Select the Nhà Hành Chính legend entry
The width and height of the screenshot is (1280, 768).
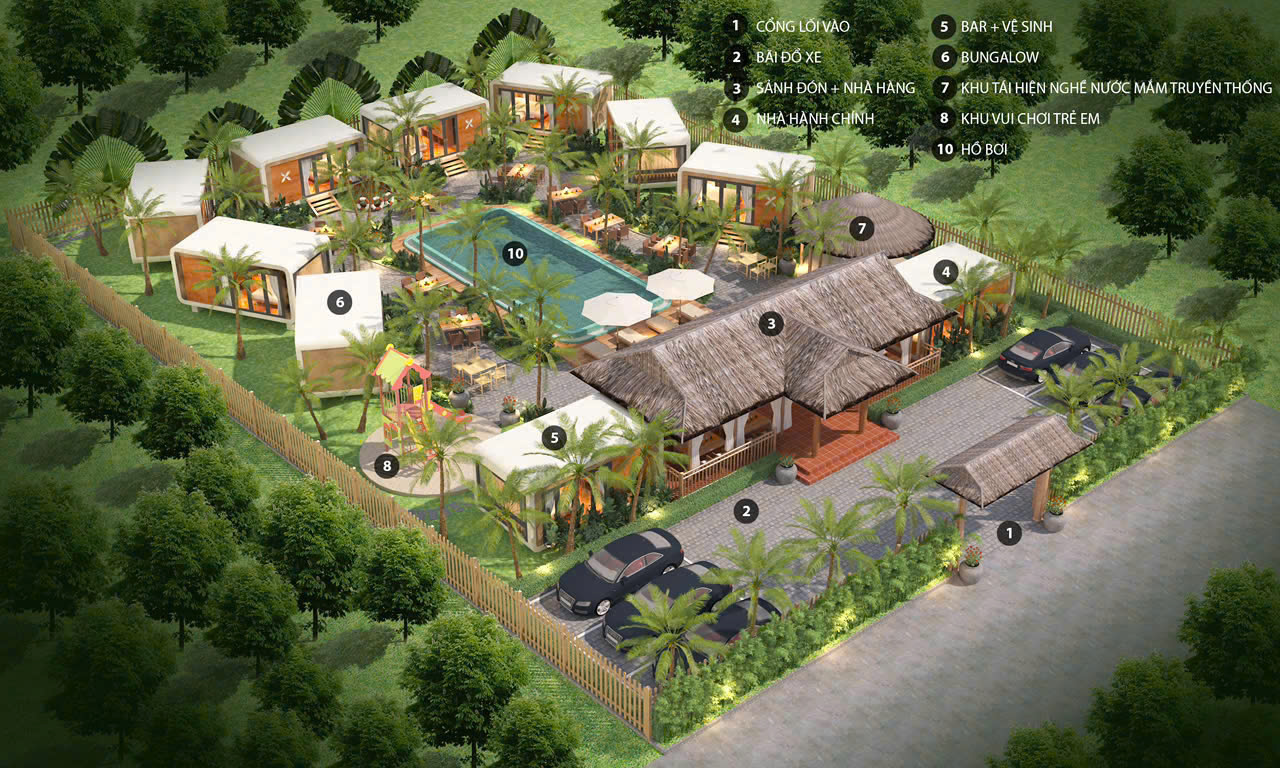coord(815,119)
